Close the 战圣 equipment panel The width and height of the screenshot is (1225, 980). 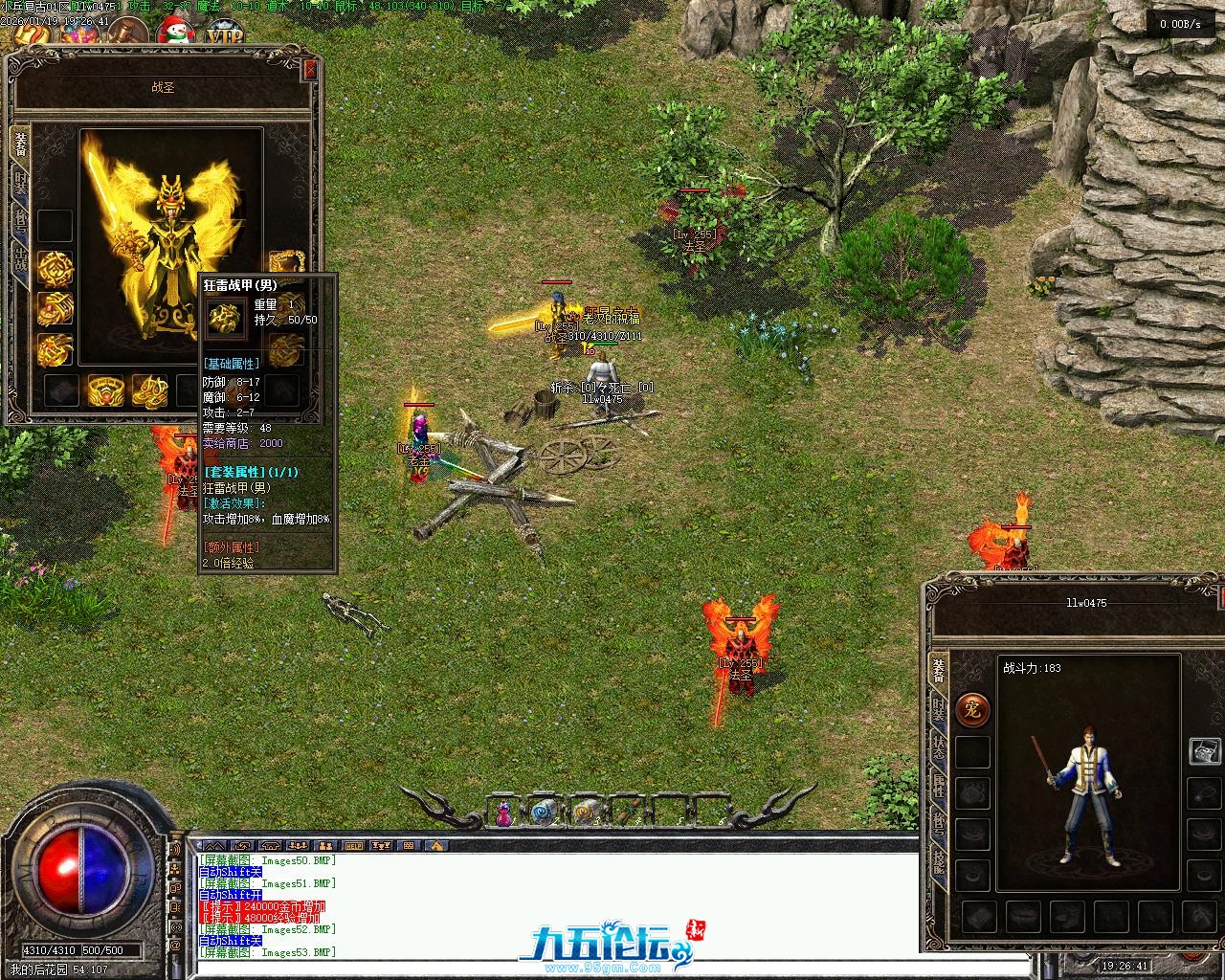[309, 70]
